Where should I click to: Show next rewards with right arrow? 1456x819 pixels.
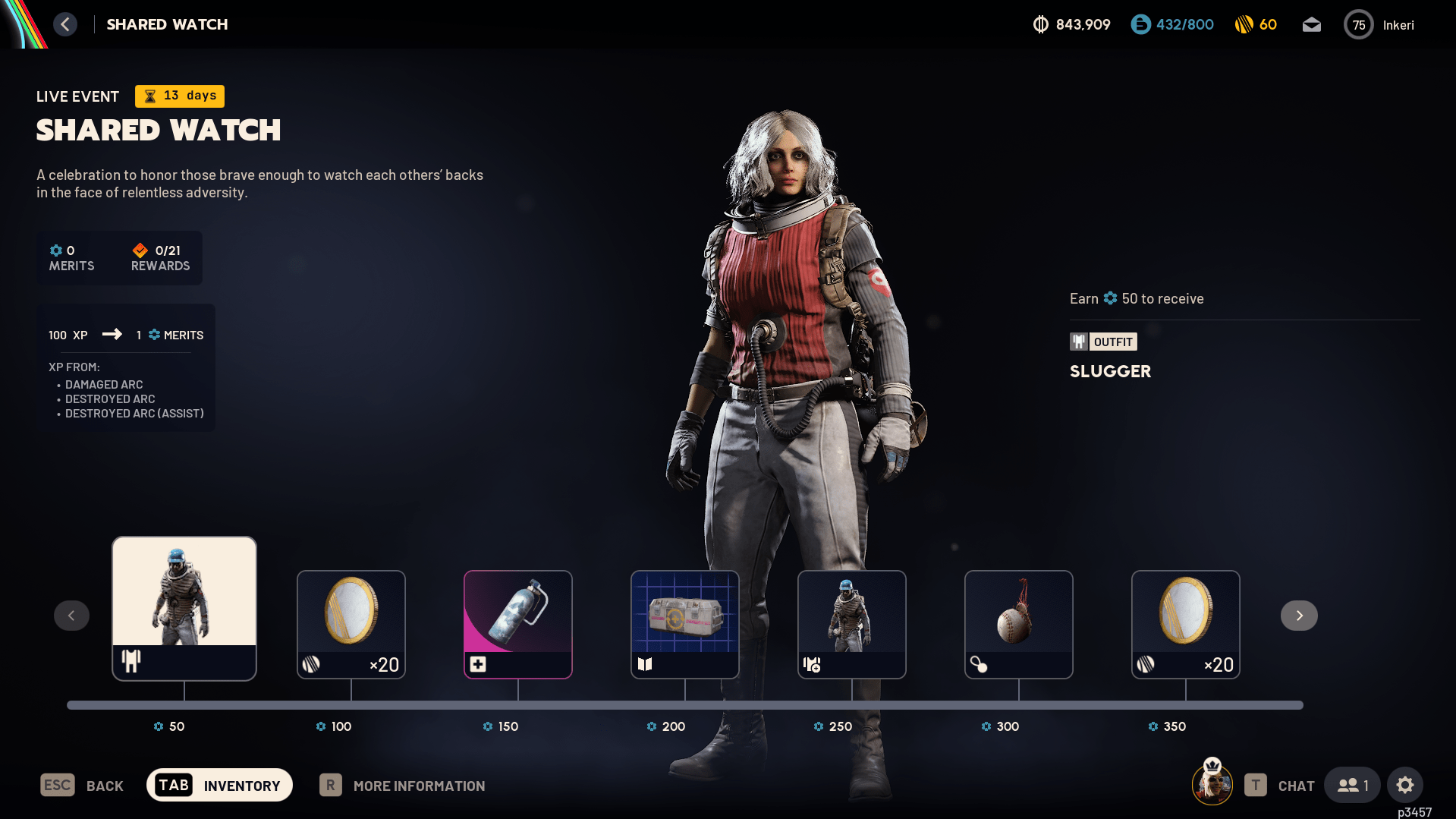point(1299,616)
